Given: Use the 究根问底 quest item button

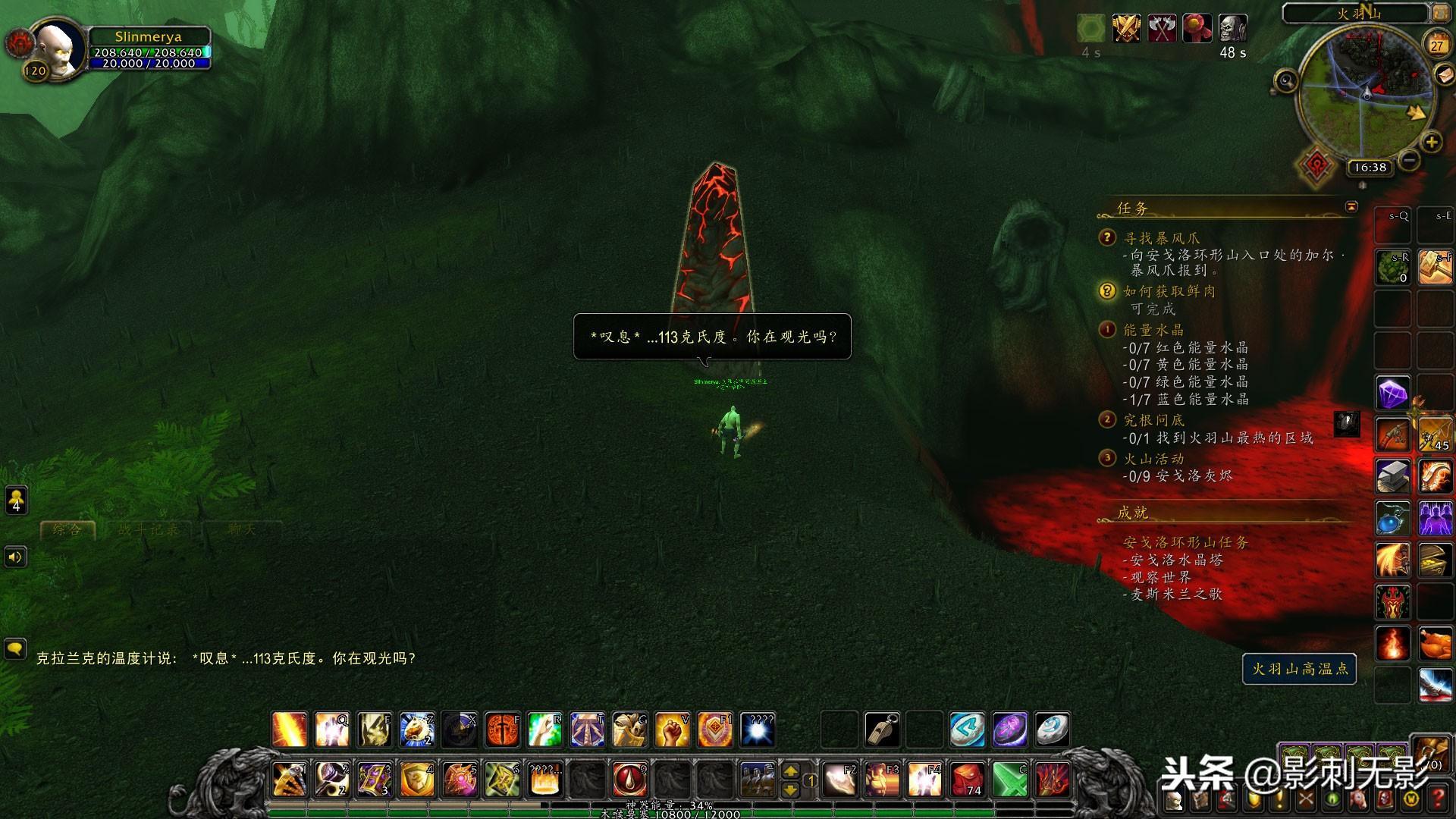Looking at the screenshot, I should (x=1347, y=424).
